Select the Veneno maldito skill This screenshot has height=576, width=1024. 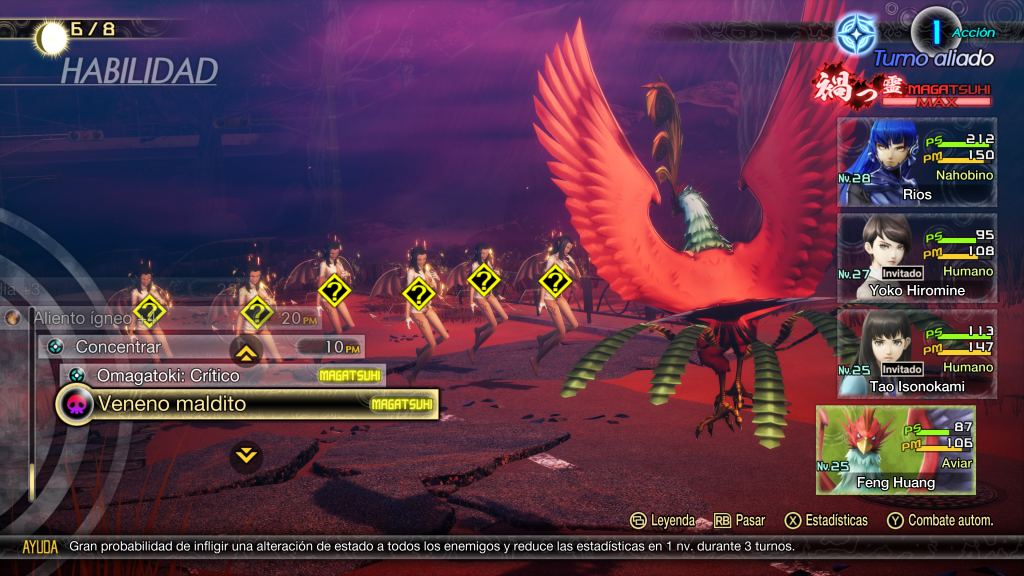pos(245,405)
